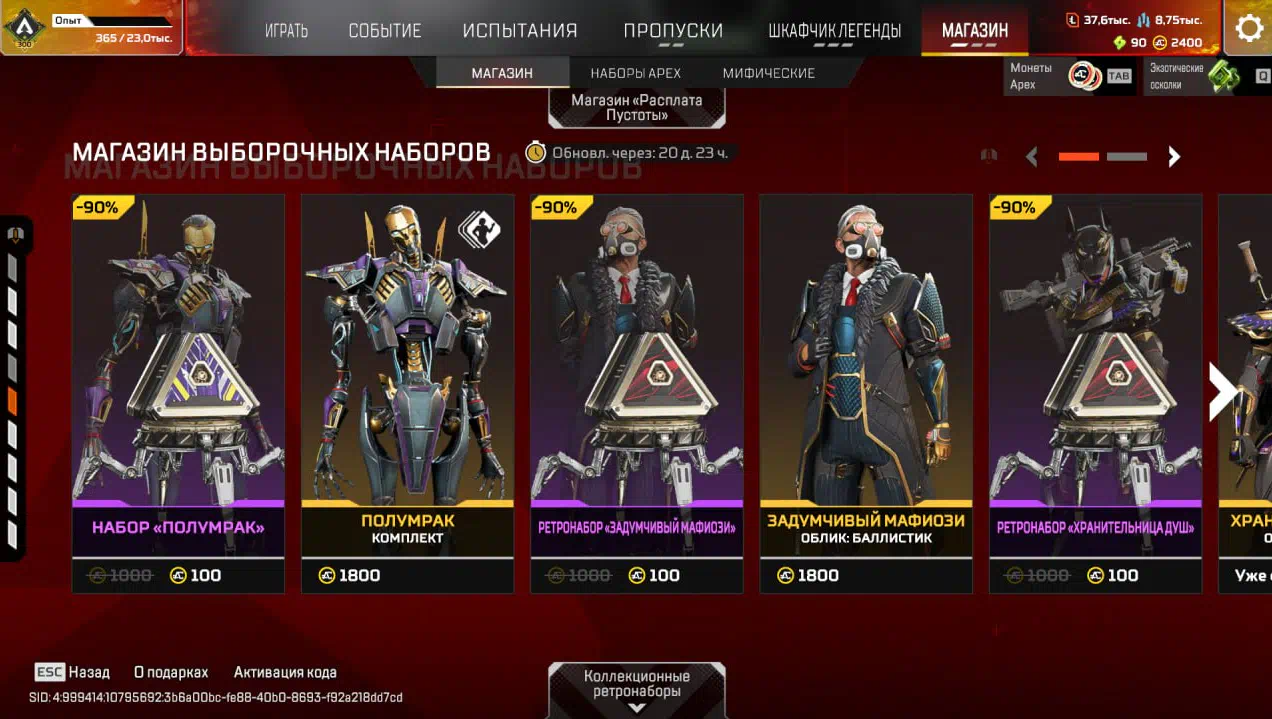Expand the Коллекционные ретронаборы section

(x=637, y=689)
